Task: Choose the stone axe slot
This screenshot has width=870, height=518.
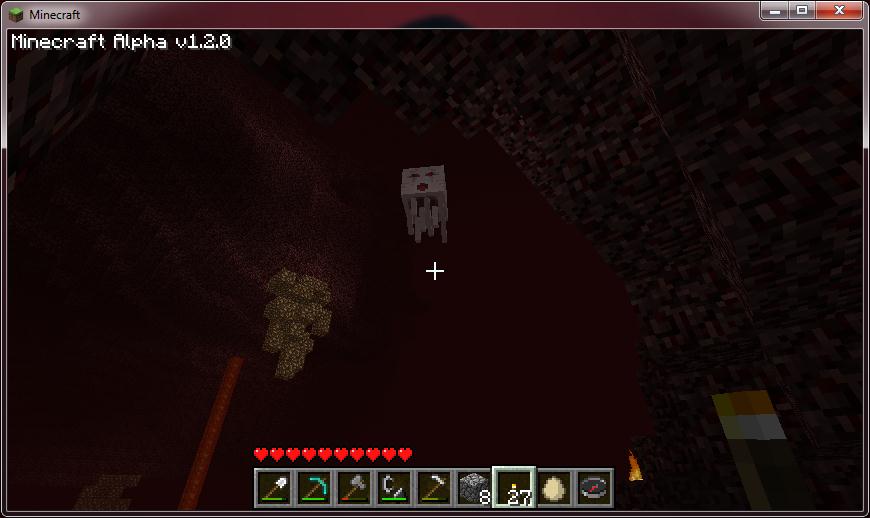Action: tap(353, 488)
